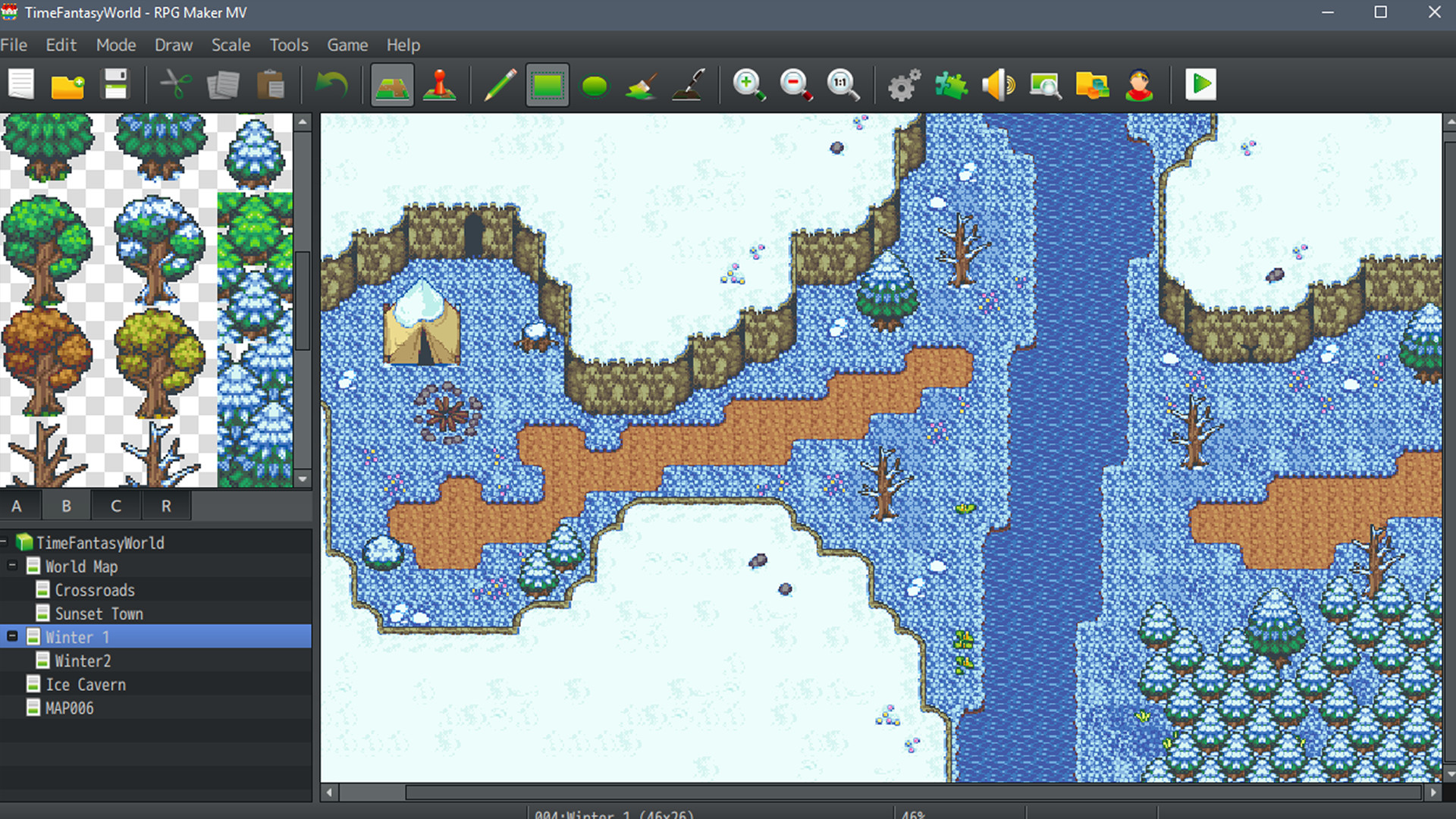
Task: Select the Flood Fill tool
Action: coord(641,85)
